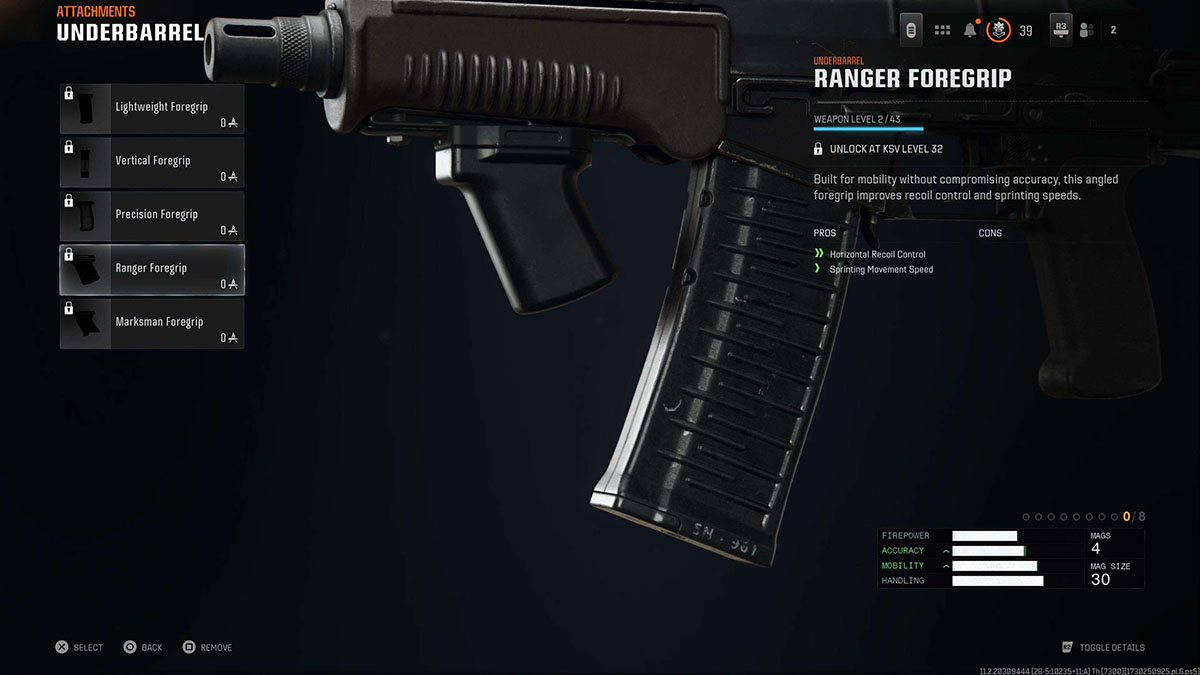Open the party members icon

pyautogui.click(x=1086, y=30)
